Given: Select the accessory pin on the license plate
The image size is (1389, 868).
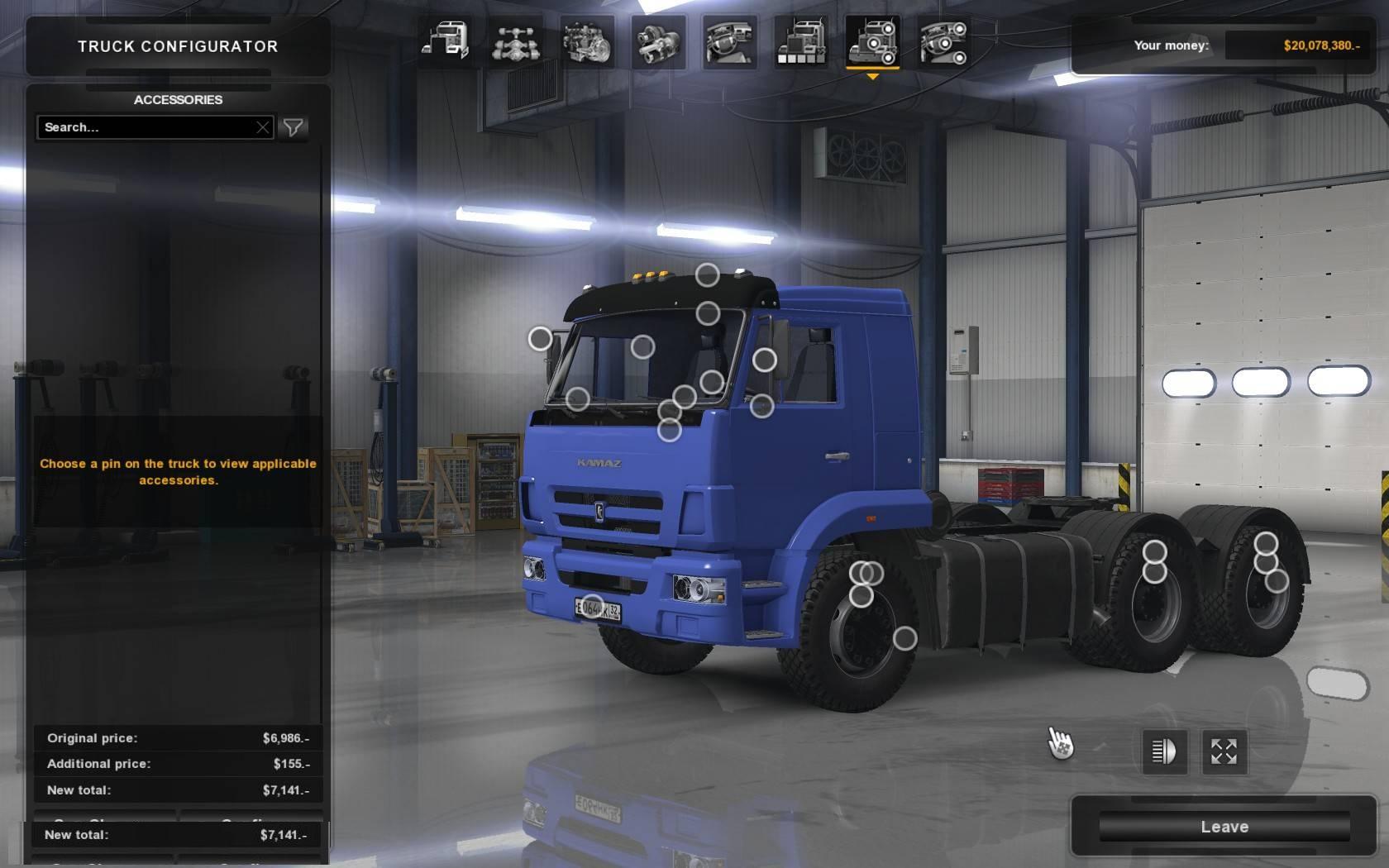Looking at the screenshot, I should tap(593, 606).
